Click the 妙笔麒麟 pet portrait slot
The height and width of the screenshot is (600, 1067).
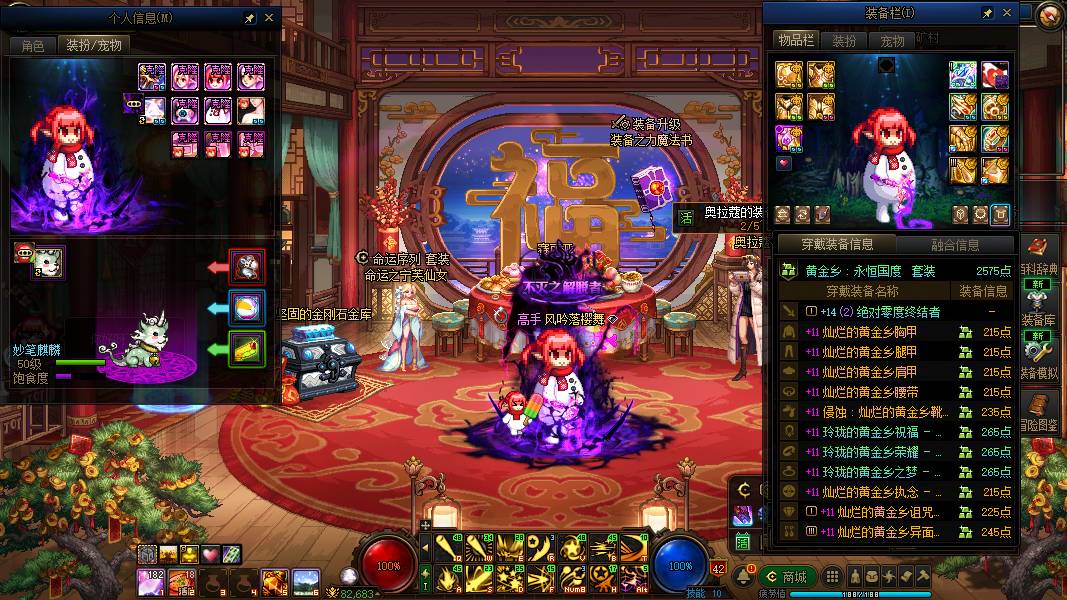(x=47, y=262)
